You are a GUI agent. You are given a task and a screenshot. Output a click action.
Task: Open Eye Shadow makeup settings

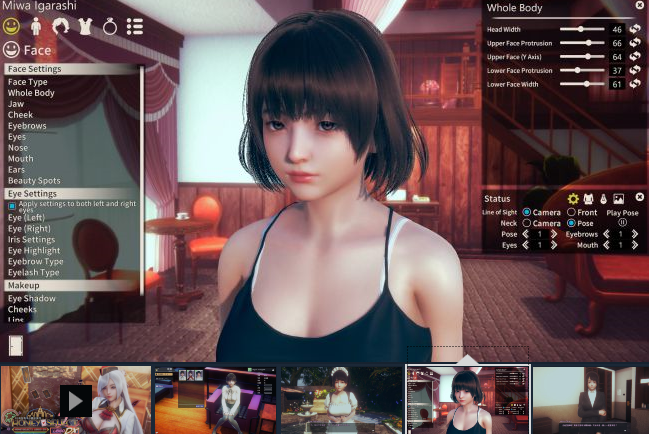[x=32, y=298]
